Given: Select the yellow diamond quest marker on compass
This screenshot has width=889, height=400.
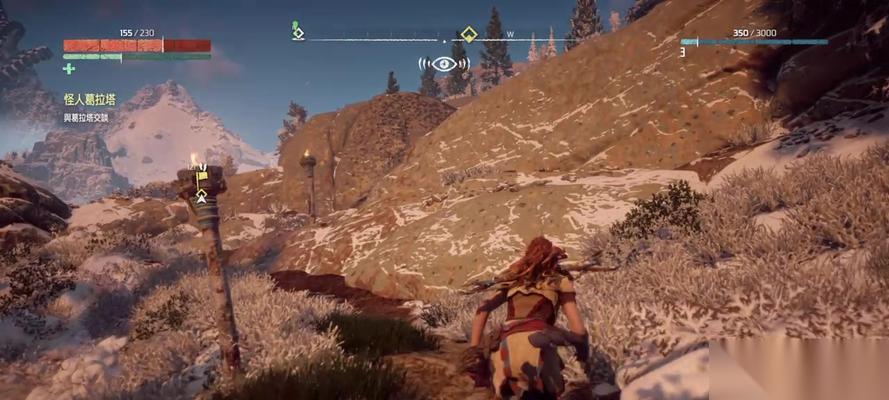Looking at the screenshot, I should point(467,34).
